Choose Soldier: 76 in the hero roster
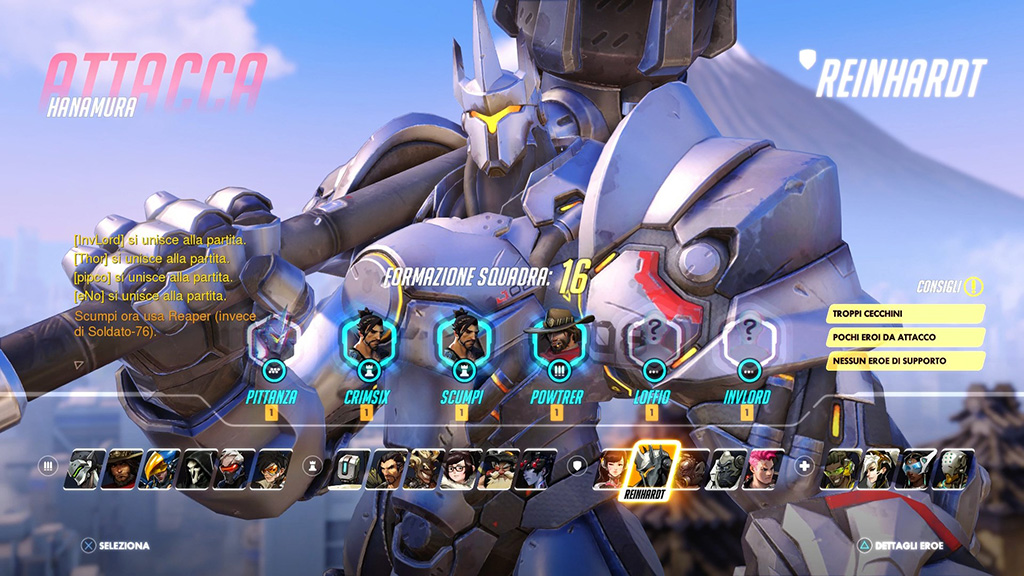Screen dimensions: 1024x576 point(232,468)
